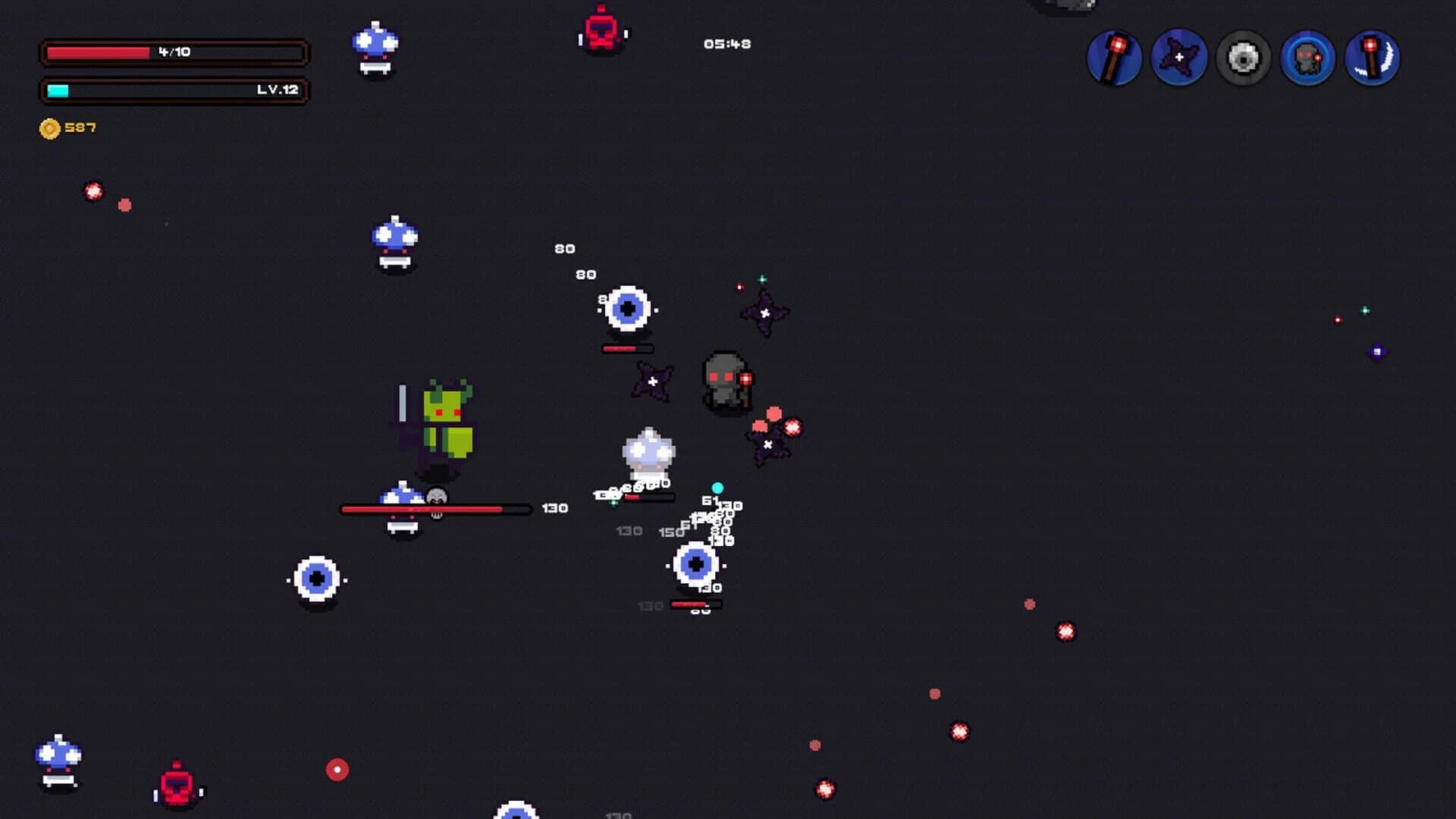Click the cyan LV.12 experience bar
This screenshot has width=1456, height=819.
(x=173, y=91)
